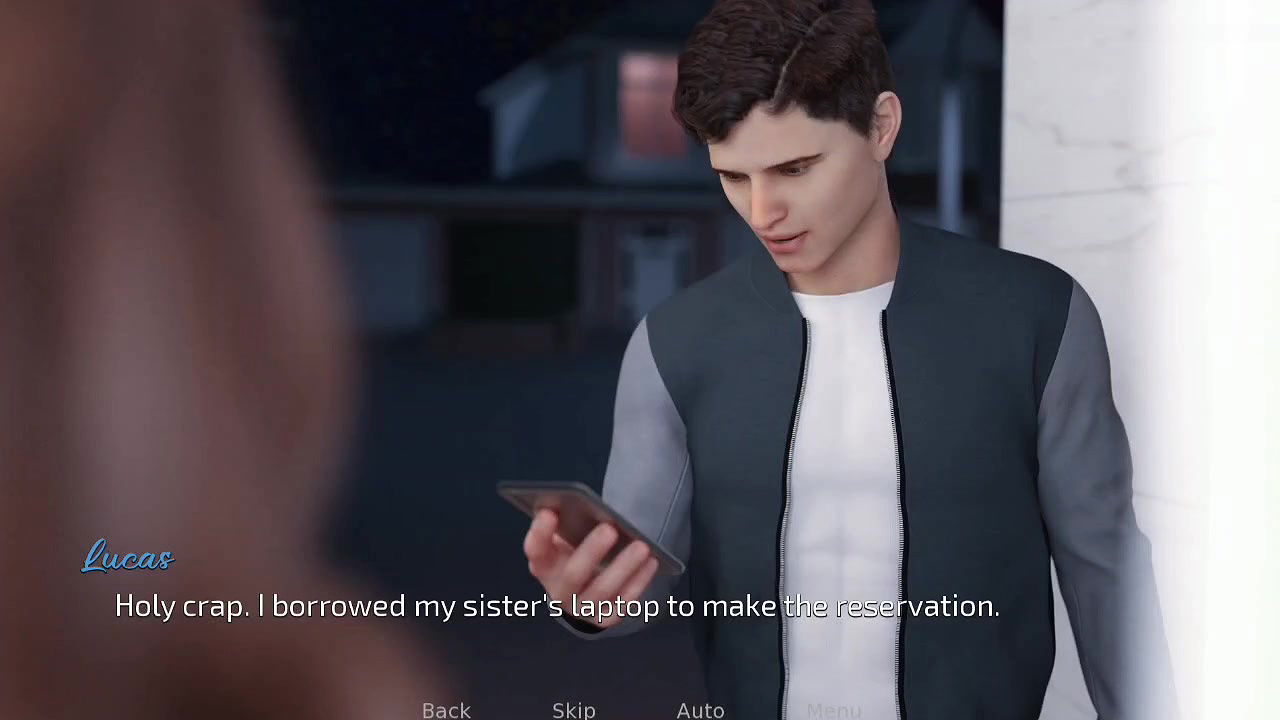Go back to the previous dialogue line
This screenshot has height=720, width=1280.
(446, 710)
